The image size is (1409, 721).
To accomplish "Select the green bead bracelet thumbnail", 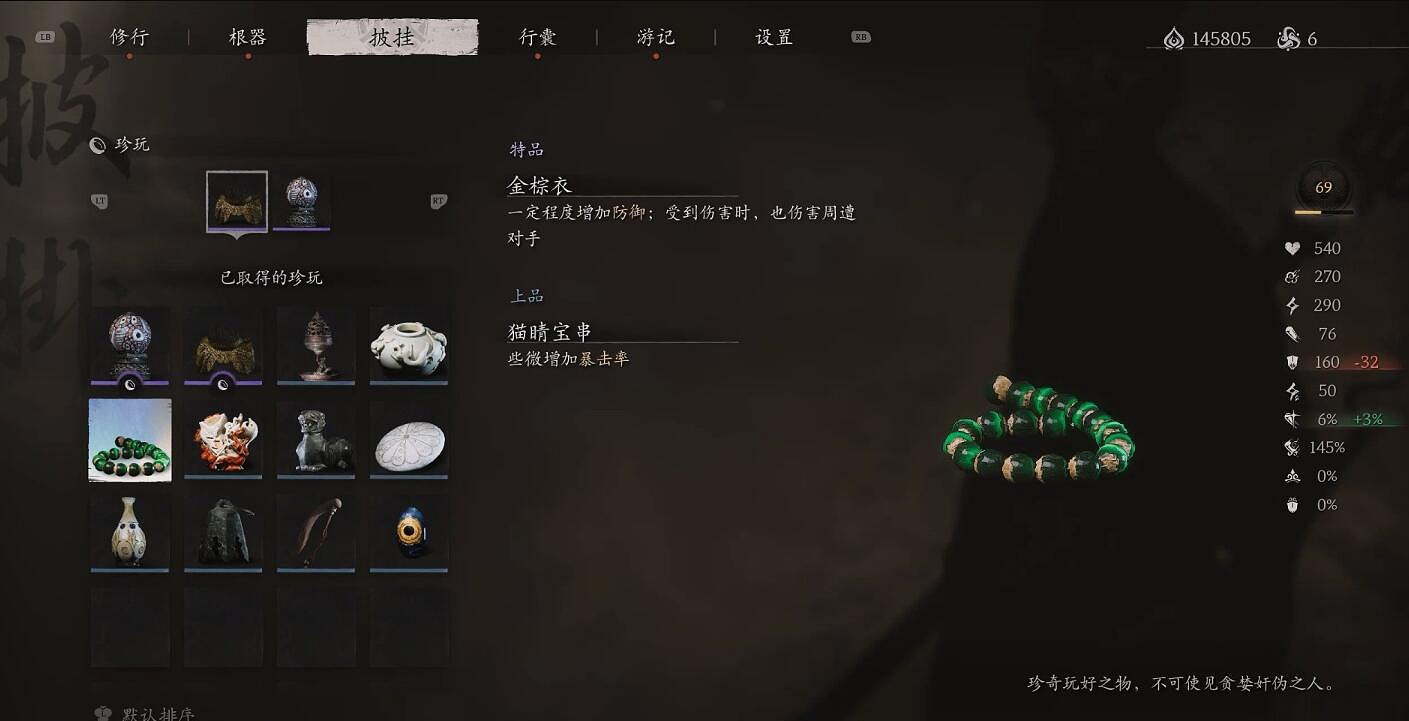I will (129, 439).
